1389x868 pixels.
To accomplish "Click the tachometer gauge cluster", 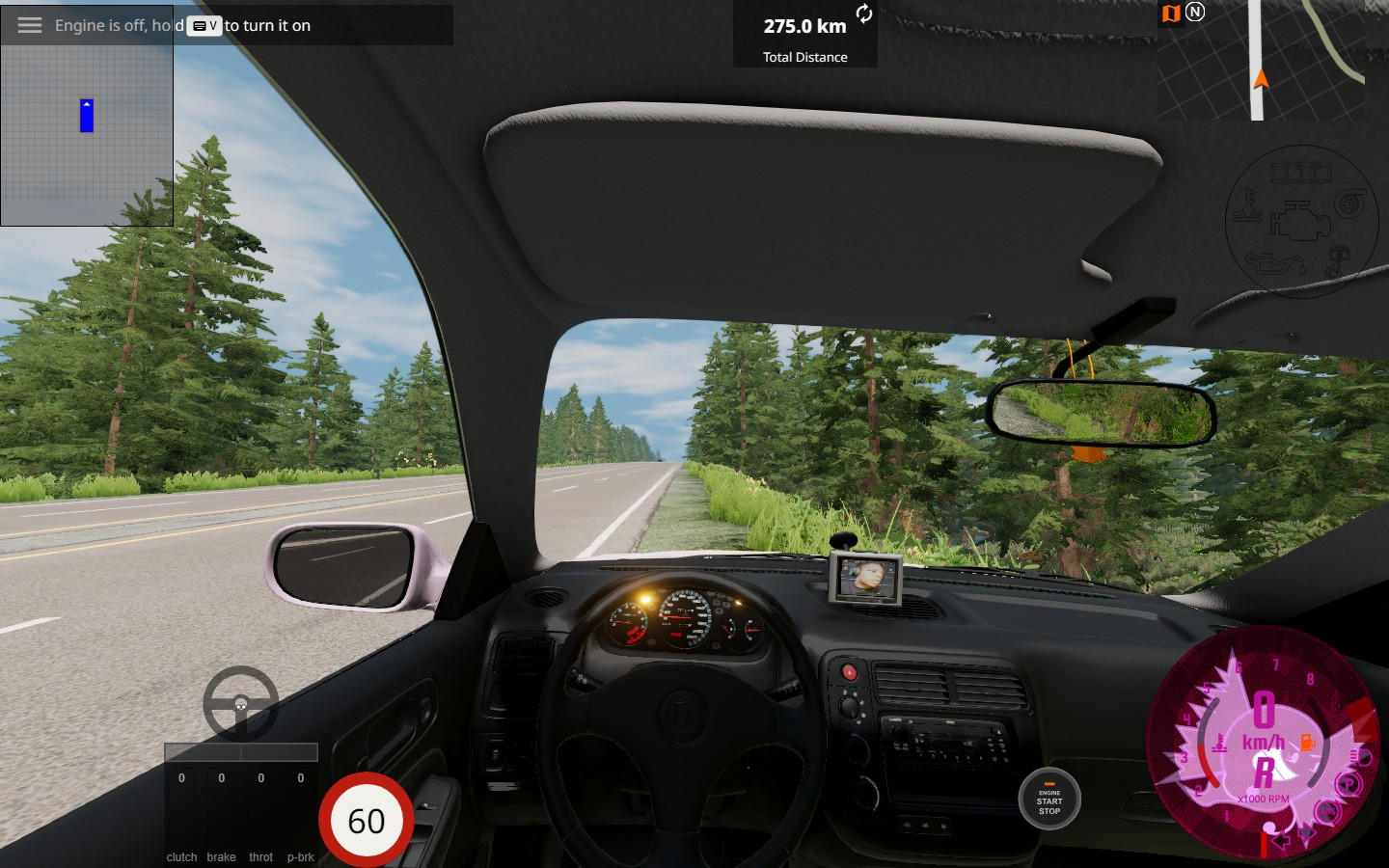I will 1264,743.
